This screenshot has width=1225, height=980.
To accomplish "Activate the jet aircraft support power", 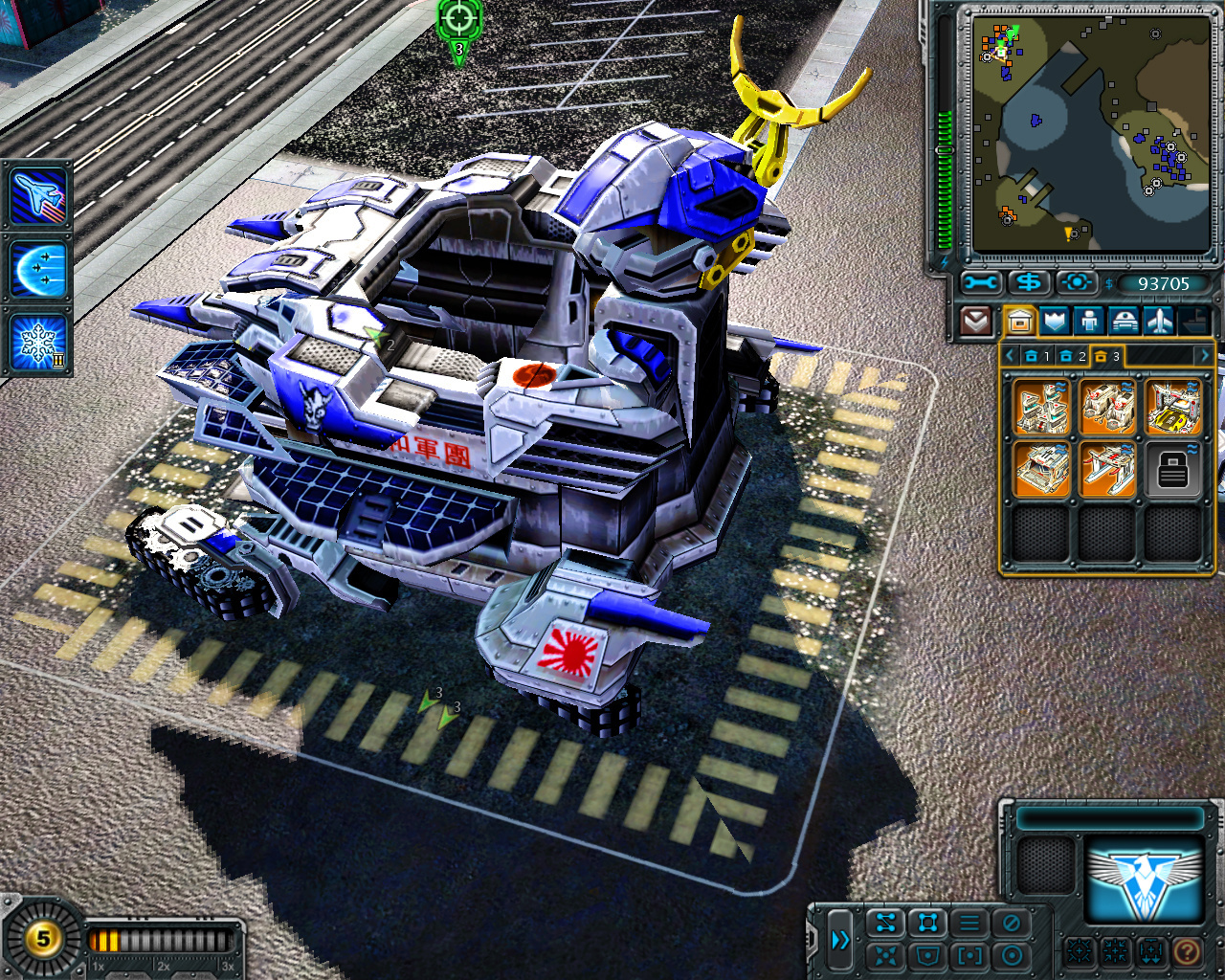I will coord(38,195).
